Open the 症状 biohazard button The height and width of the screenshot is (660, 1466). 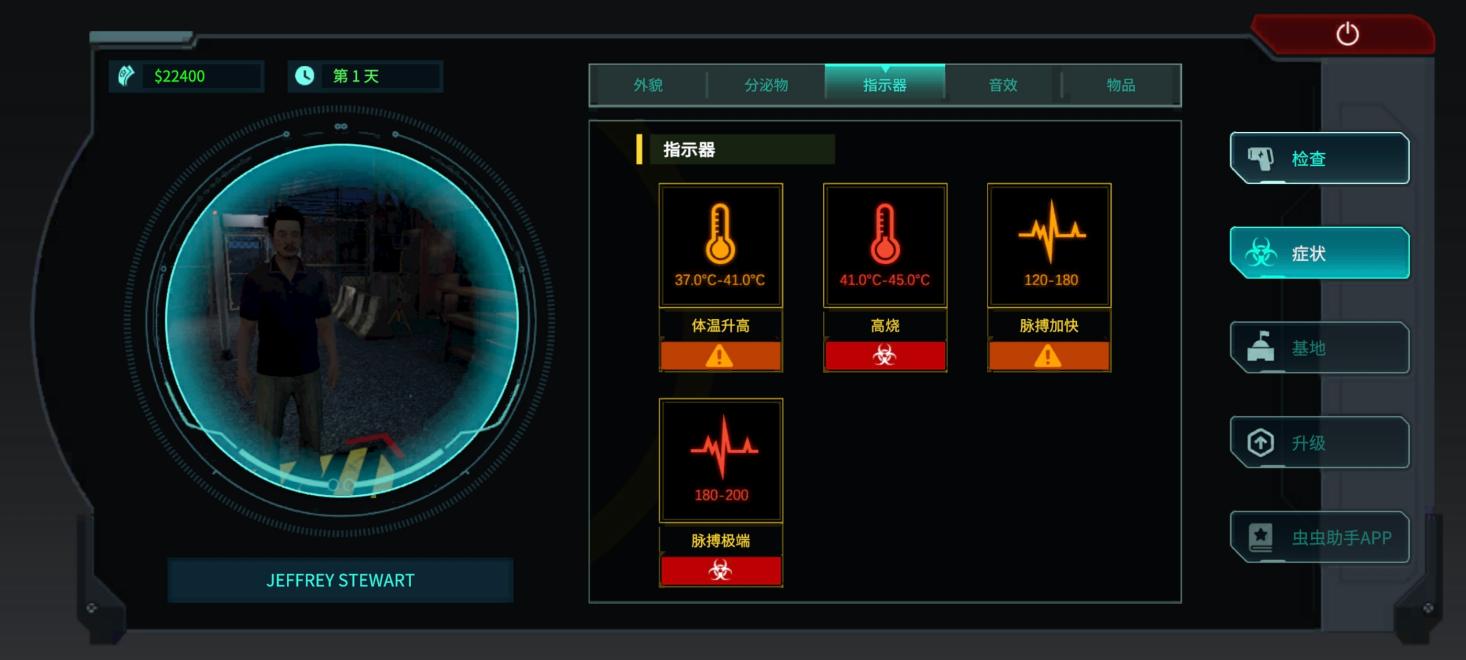coord(1319,254)
